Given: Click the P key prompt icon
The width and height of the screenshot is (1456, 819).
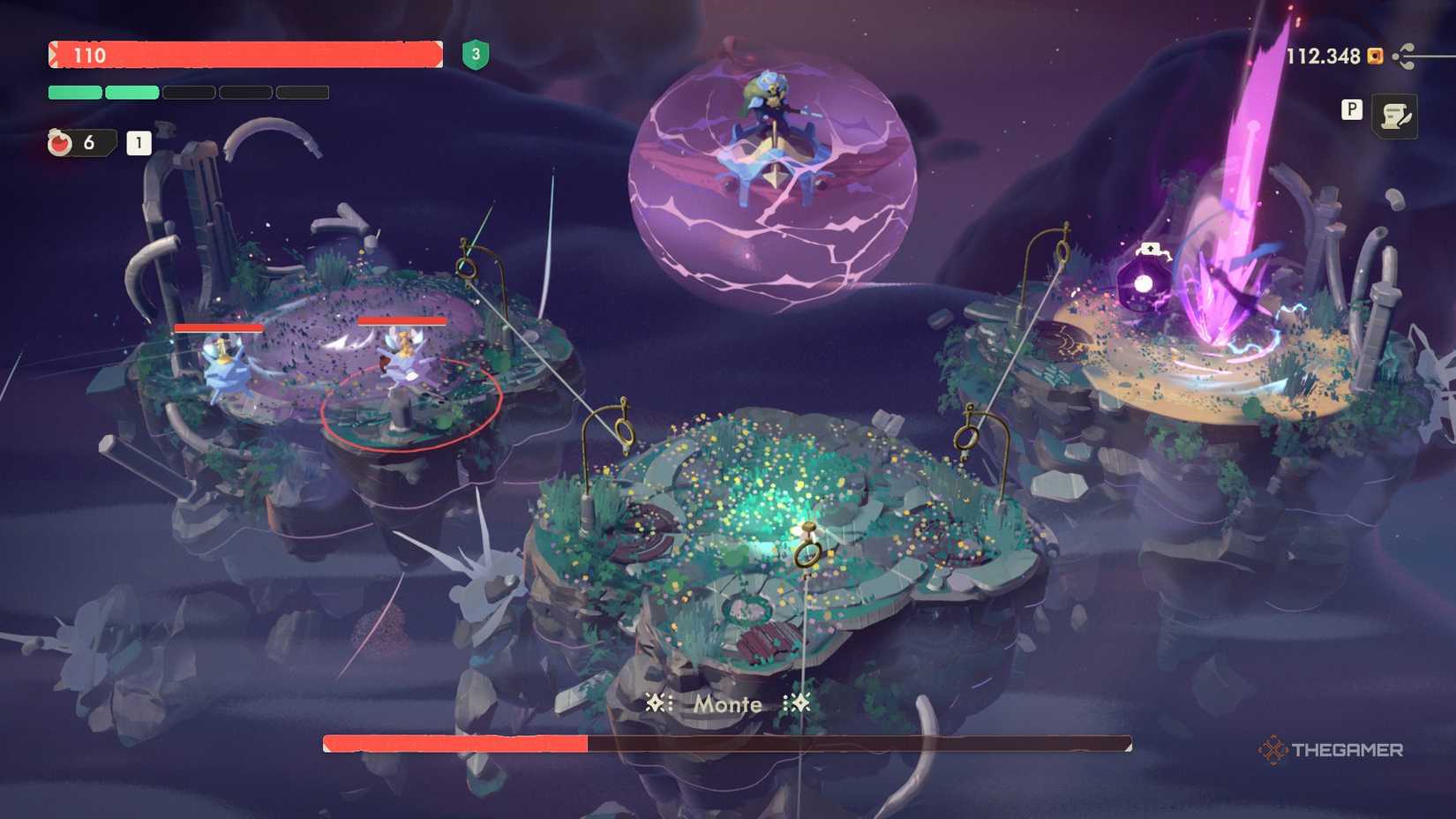Looking at the screenshot, I should click(1352, 109).
